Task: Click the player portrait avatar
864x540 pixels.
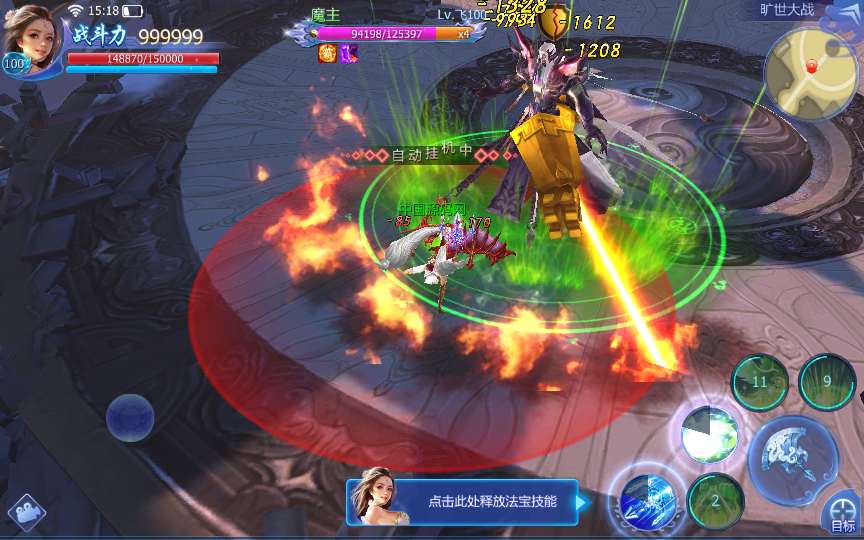Action: [x=32, y=35]
